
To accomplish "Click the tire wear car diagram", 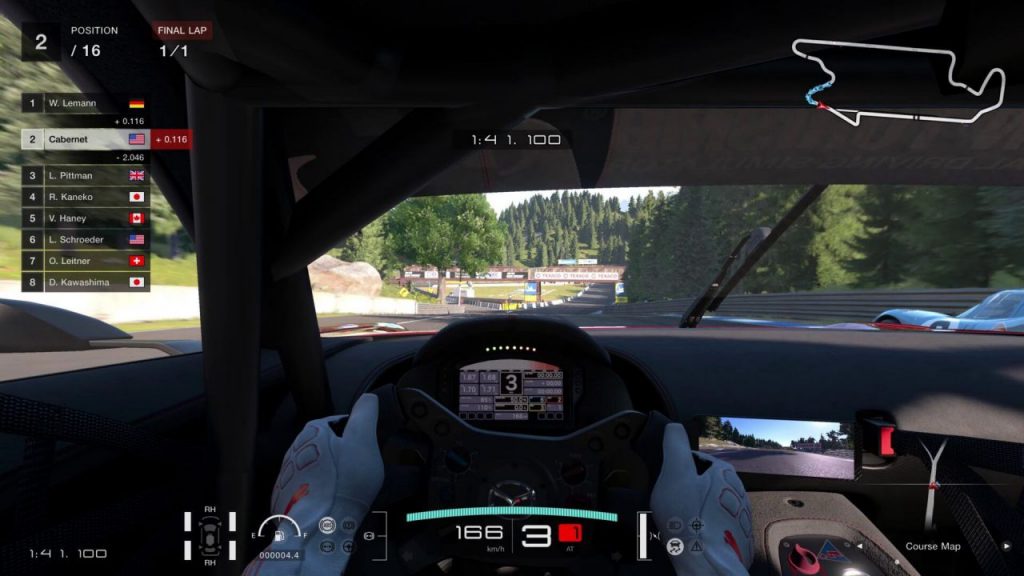I will [210, 534].
